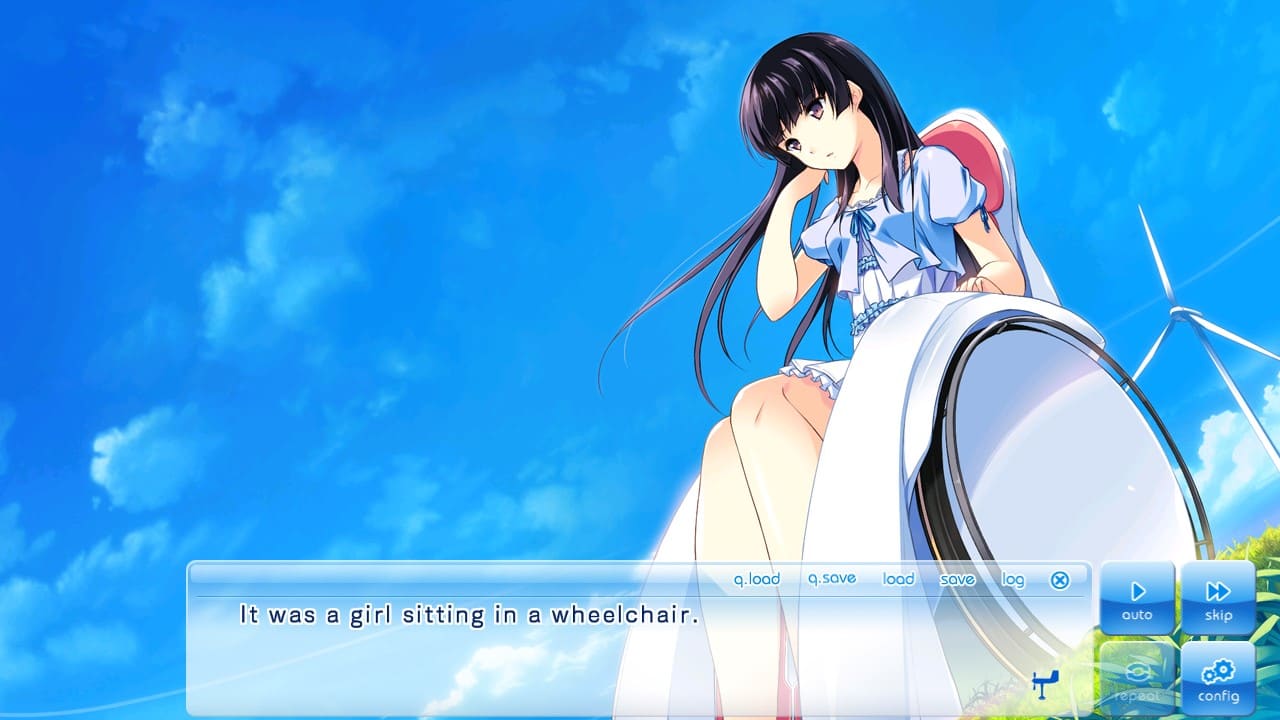Click the play triangle icon on the auto button
Viewport: 1280px width, 720px height.
[1137, 589]
